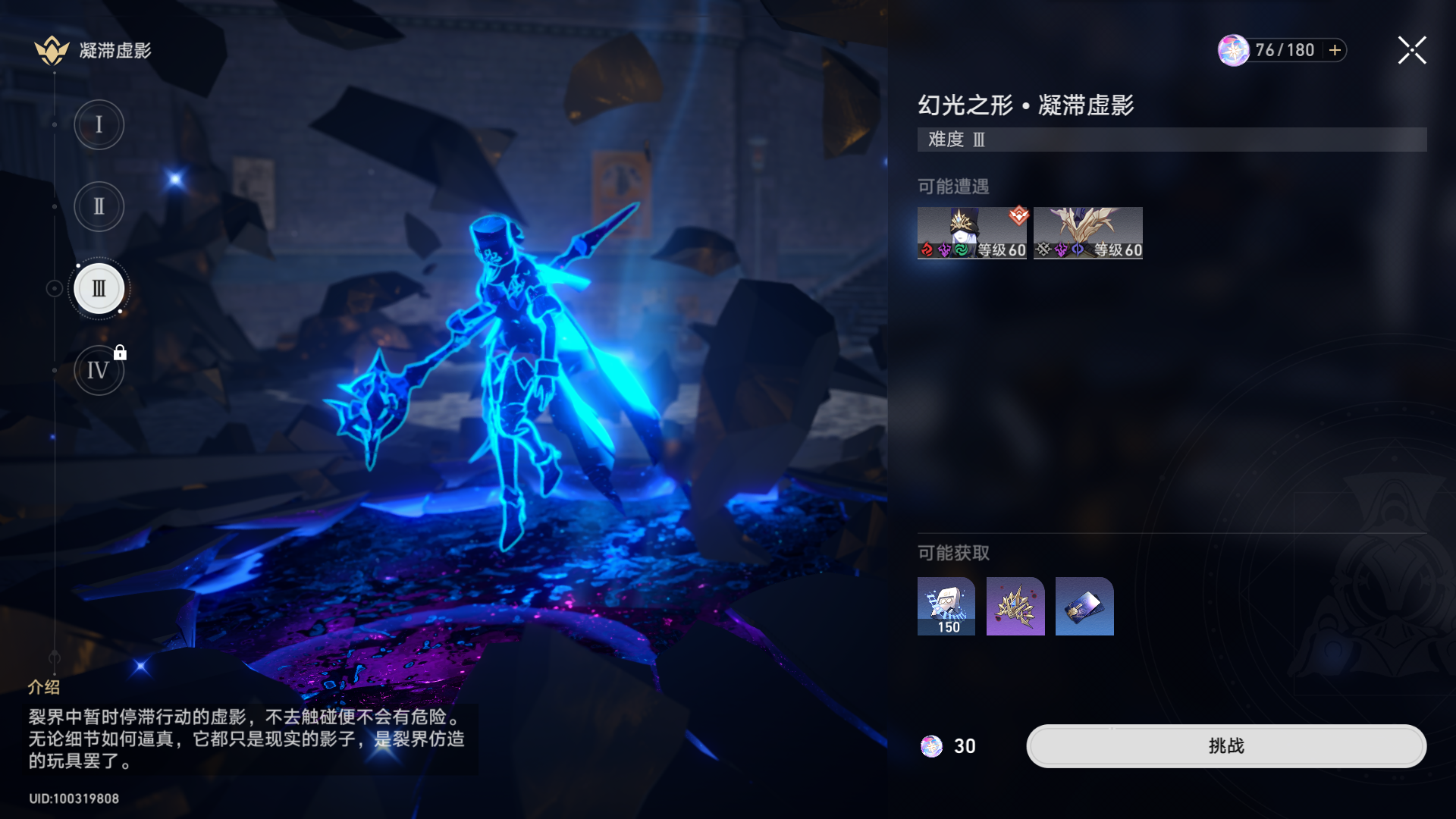
Task: View the blue ticket reward item
Action: [1084, 606]
